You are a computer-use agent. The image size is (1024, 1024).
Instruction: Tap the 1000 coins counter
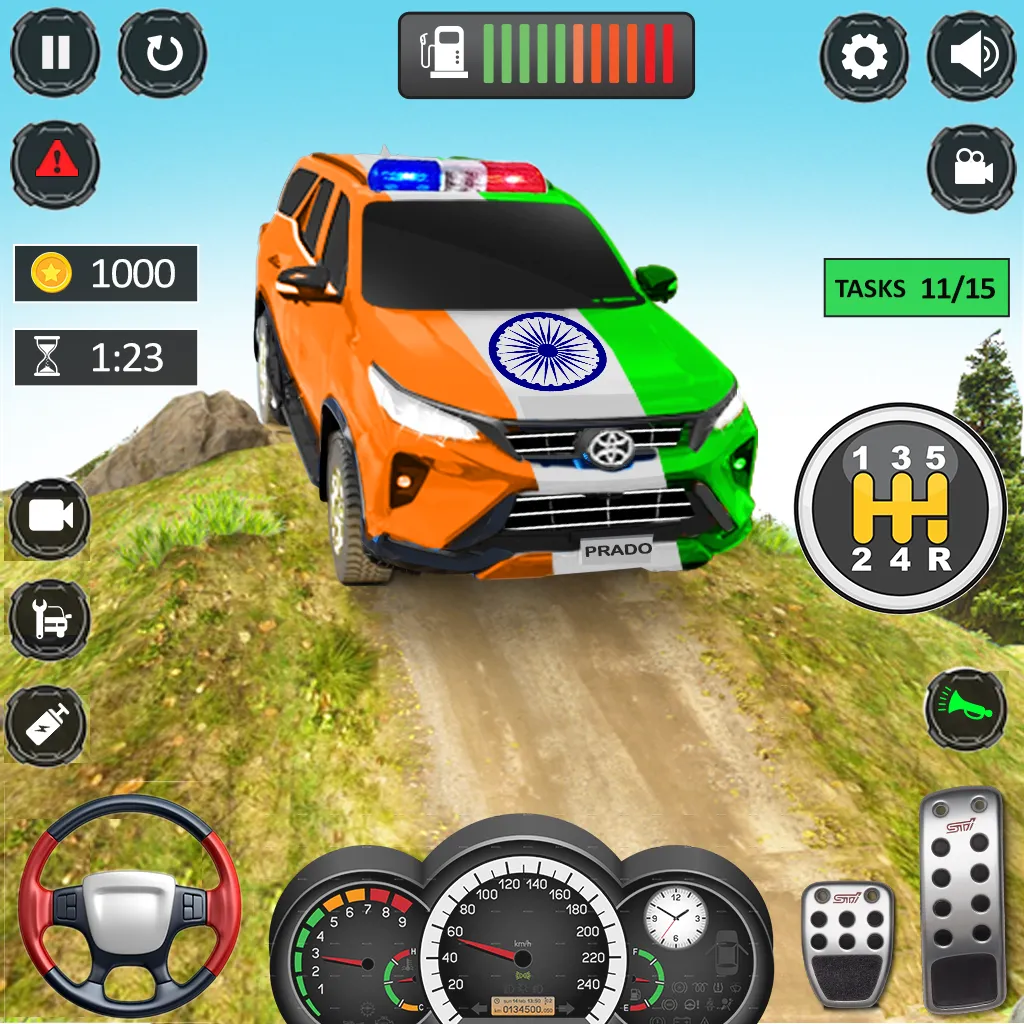coord(106,273)
